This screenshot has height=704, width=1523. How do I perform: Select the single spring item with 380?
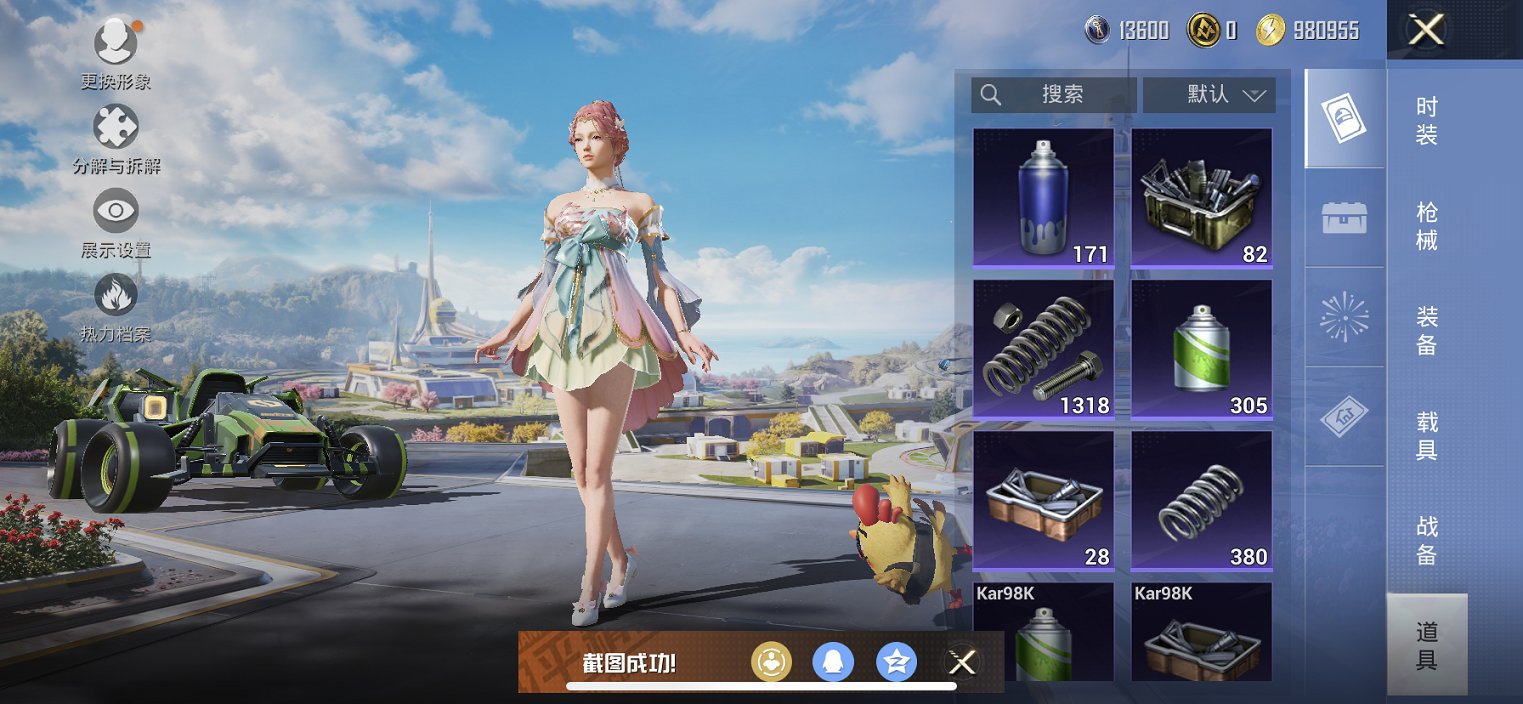click(1201, 500)
